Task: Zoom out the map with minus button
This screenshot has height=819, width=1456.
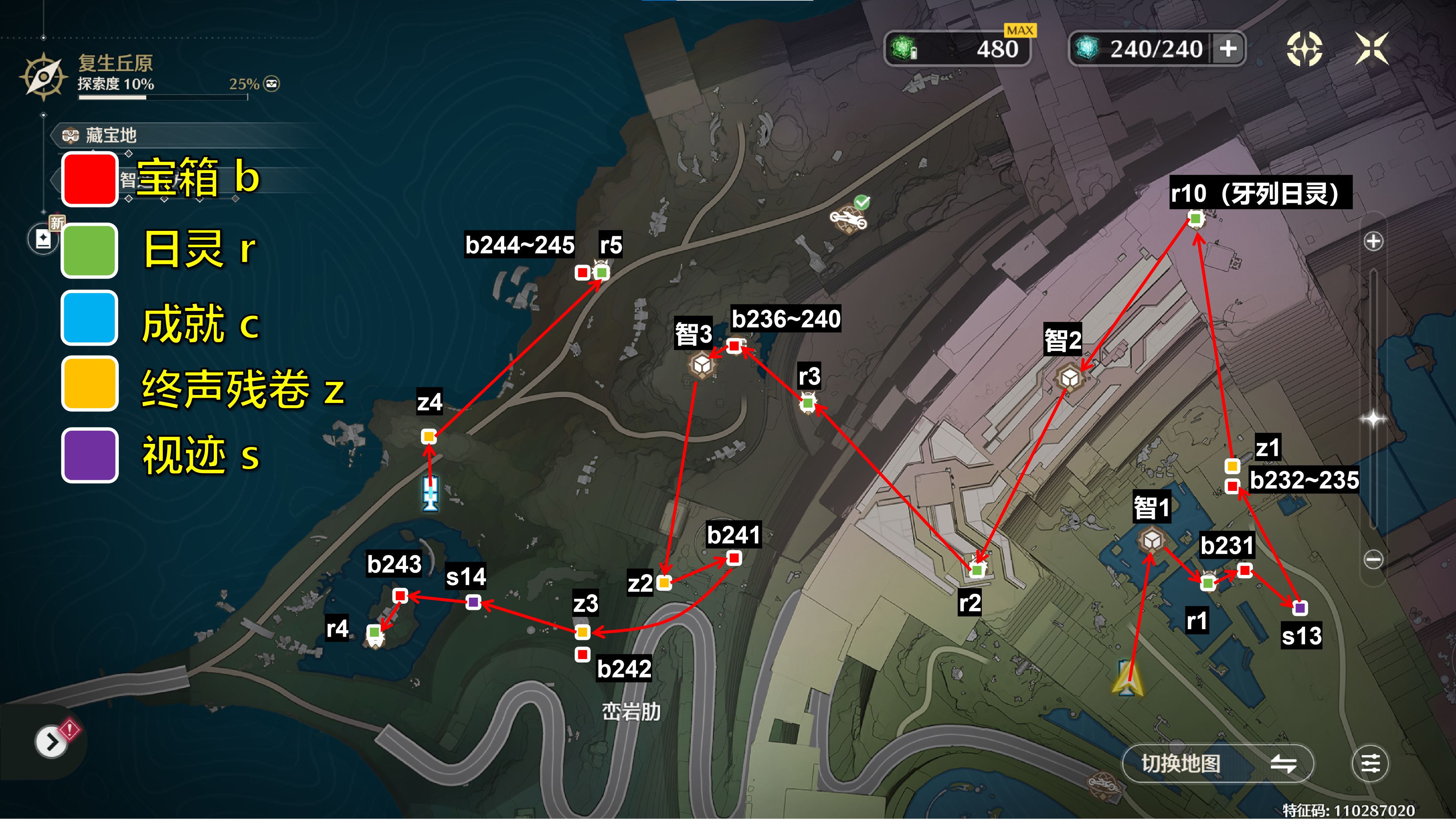Action: point(1374,560)
